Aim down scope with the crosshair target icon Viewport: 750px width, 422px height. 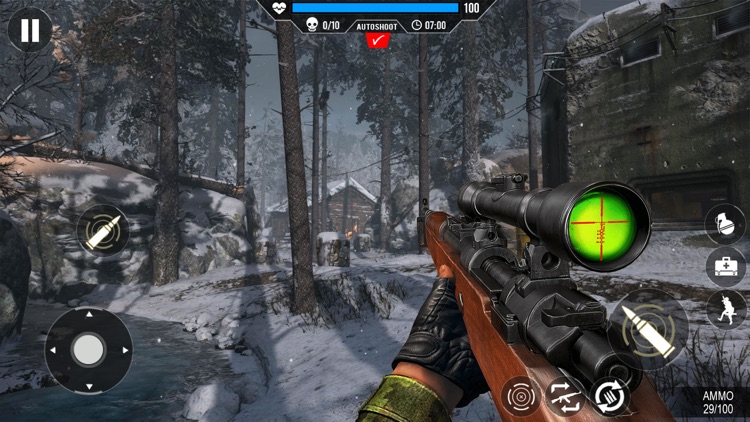coord(521,397)
